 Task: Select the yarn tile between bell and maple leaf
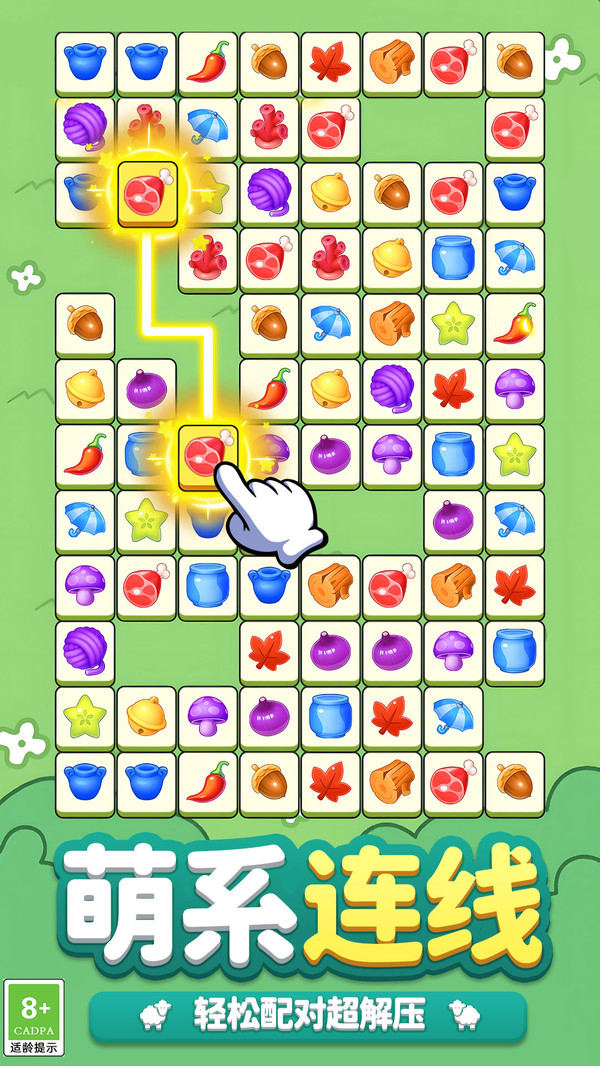coord(392,388)
